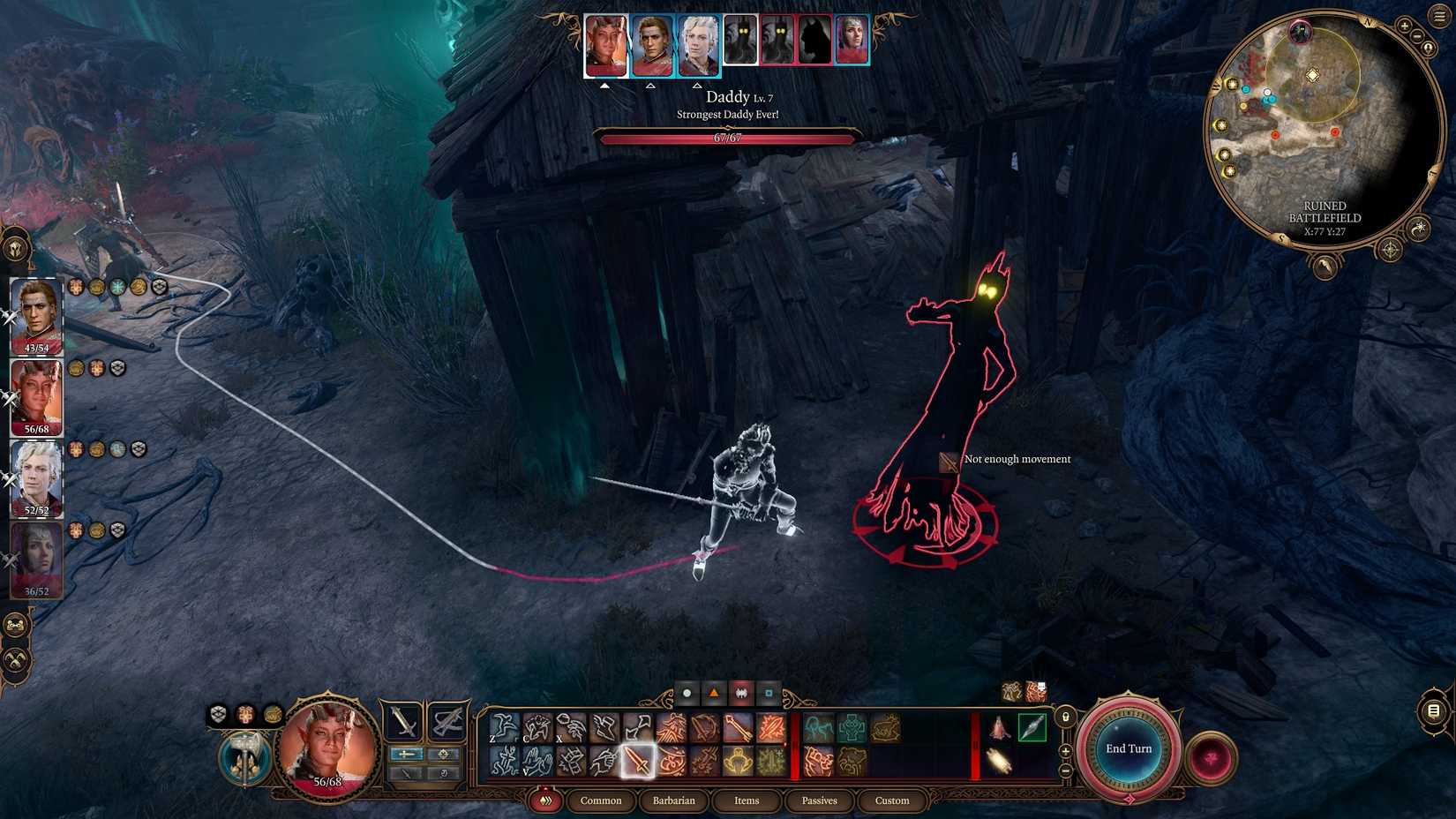The width and height of the screenshot is (1456, 819).
Task: Use the Shove action icon
Action: click(604, 726)
